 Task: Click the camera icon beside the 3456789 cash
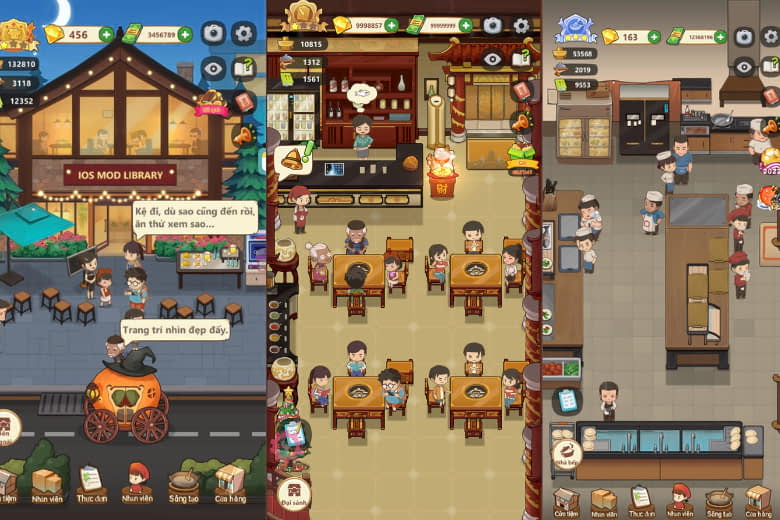213,33
